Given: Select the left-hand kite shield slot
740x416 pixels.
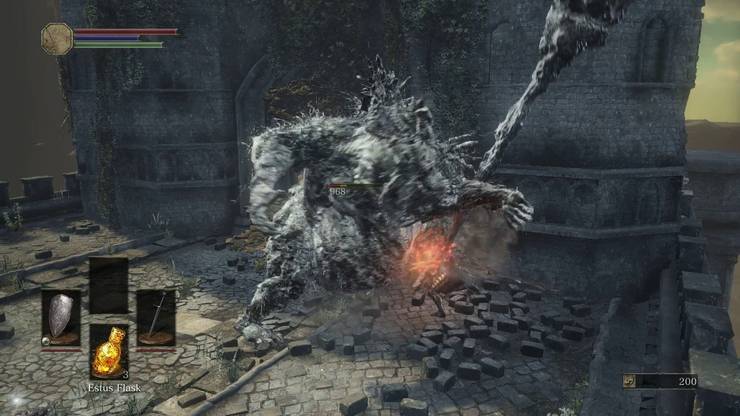Looking at the screenshot, I should coord(61,319).
